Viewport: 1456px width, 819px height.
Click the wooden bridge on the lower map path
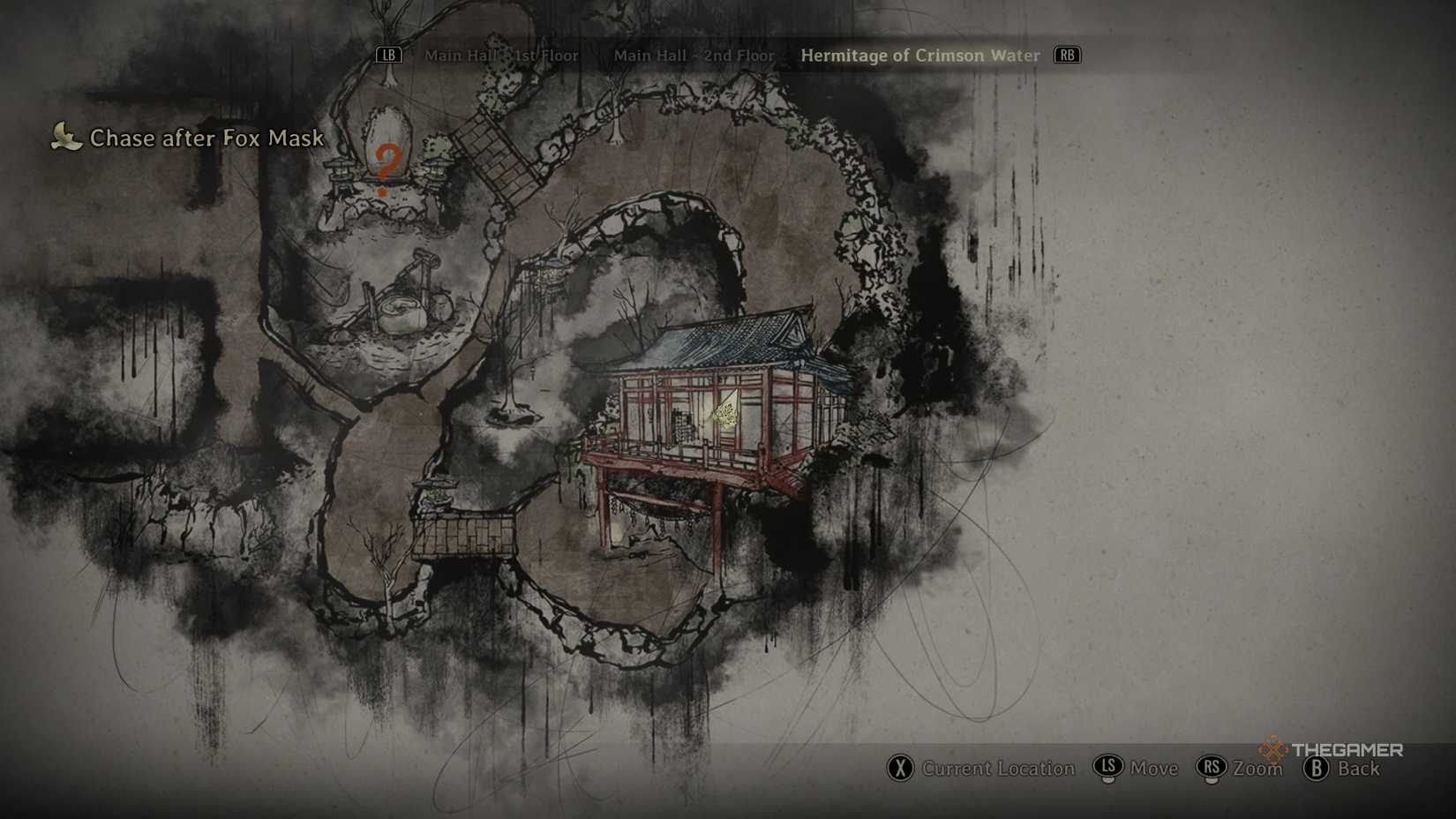click(463, 534)
